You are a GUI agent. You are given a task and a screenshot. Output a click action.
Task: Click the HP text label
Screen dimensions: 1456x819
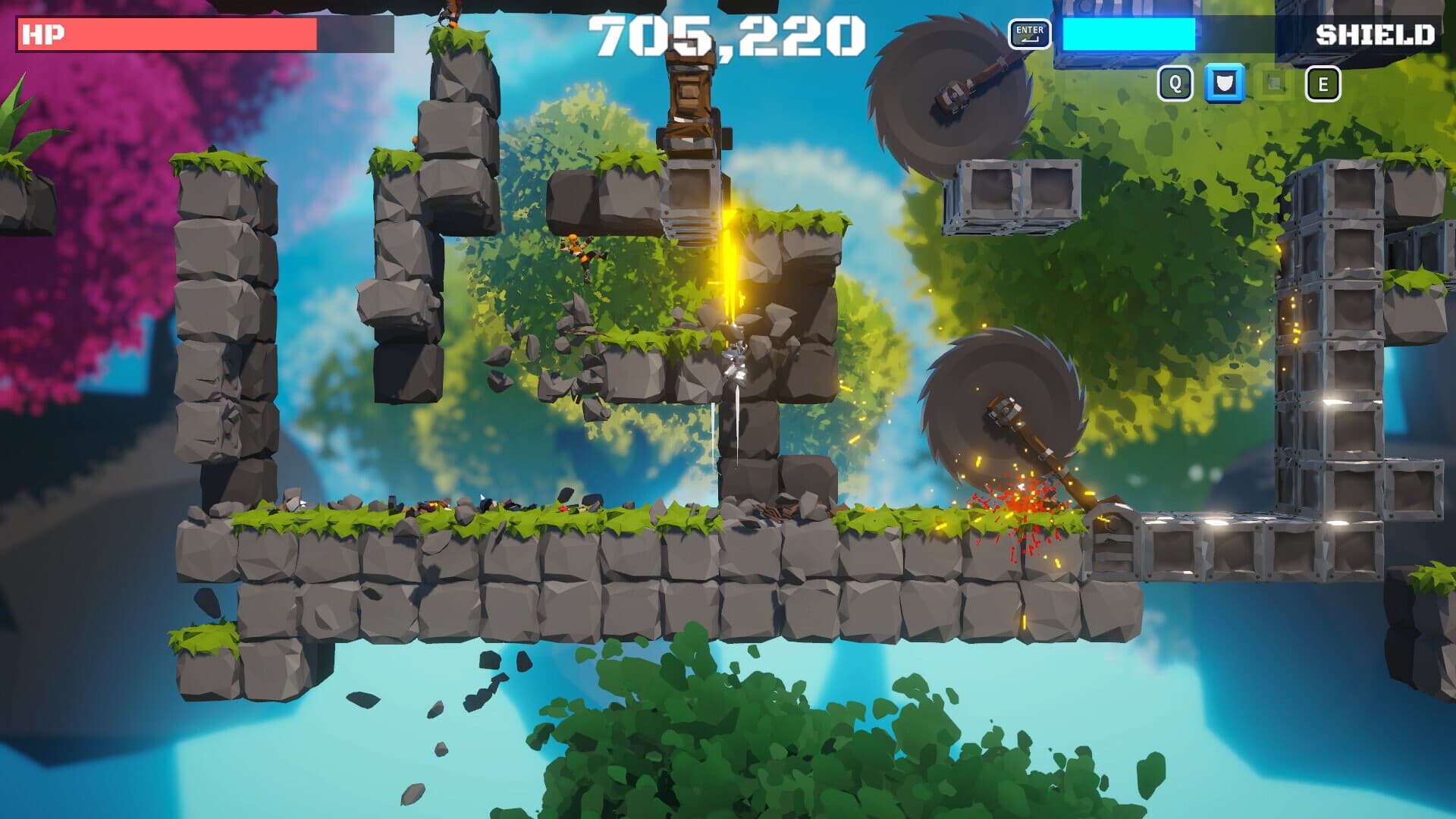click(42, 34)
